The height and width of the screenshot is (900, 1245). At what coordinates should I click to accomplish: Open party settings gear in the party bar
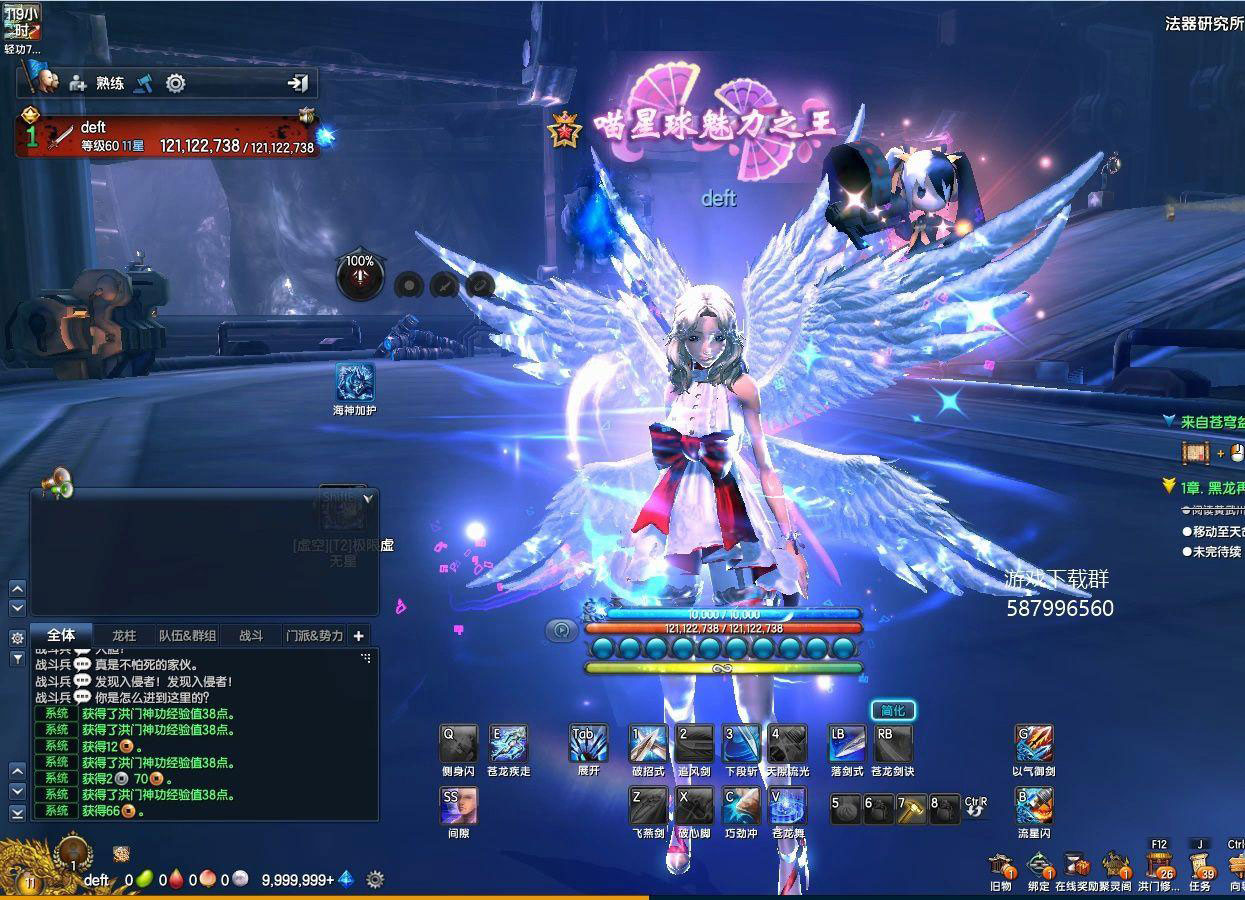pyautogui.click(x=176, y=83)
